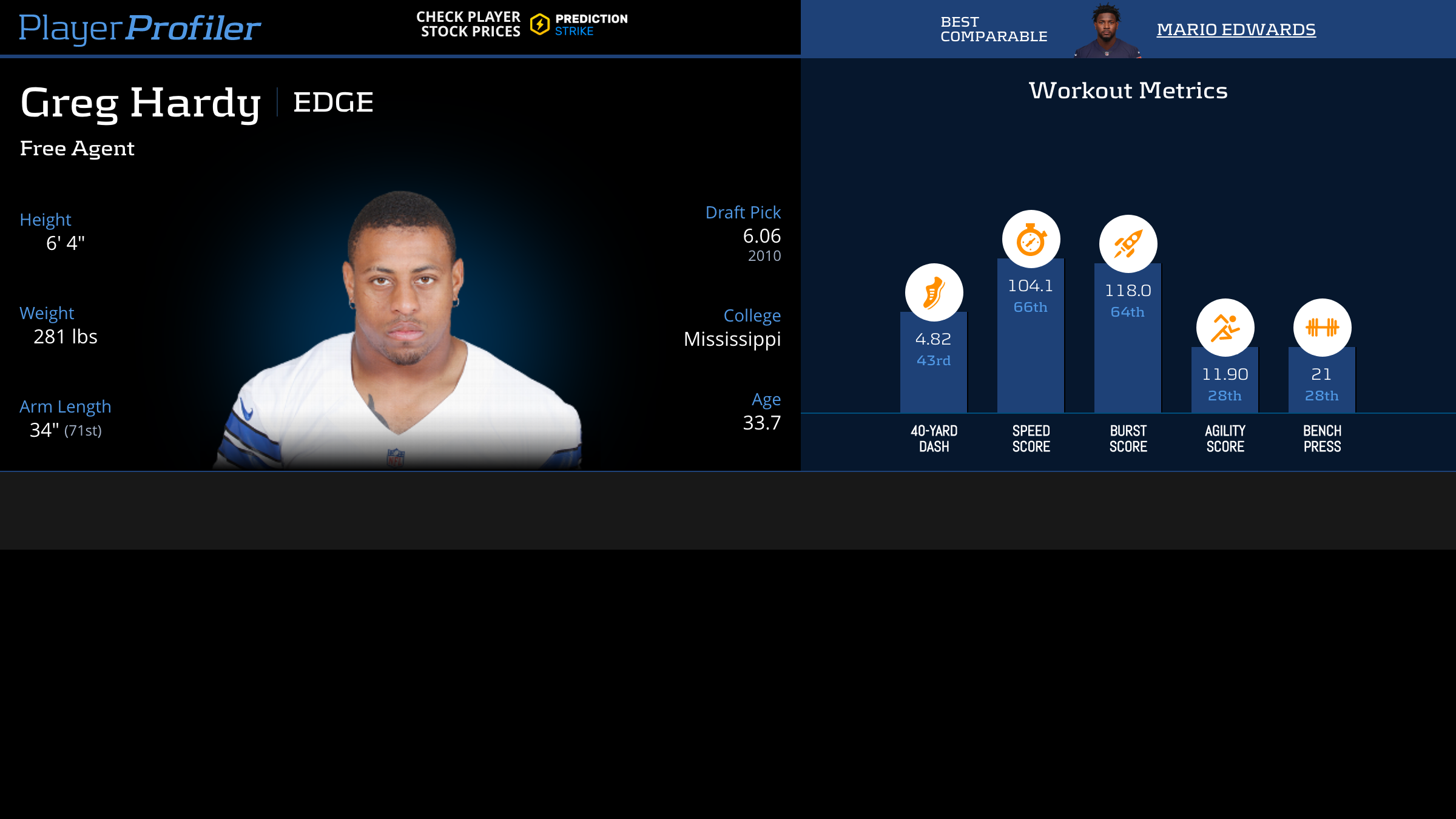Check player stock prices on Prediction Strike
The image size is (1456, 819).
coord(522,24)
